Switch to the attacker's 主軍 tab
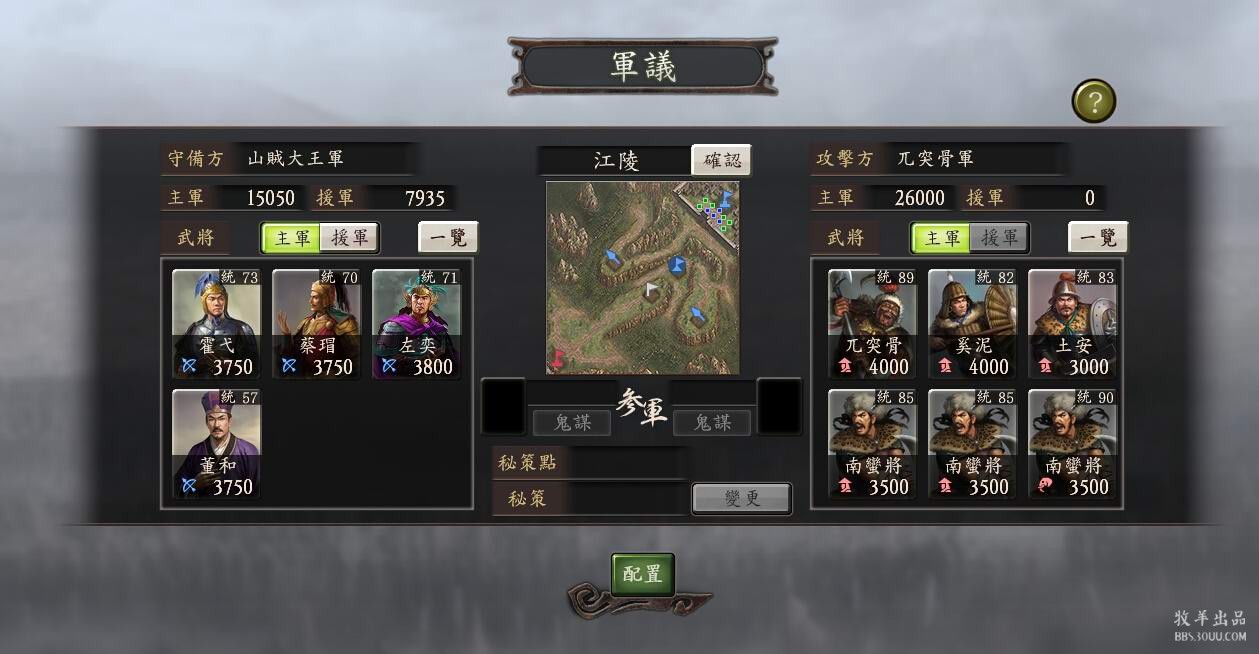Image resolution: width=1259 pixels, height=654 pixels. point(941,238)
